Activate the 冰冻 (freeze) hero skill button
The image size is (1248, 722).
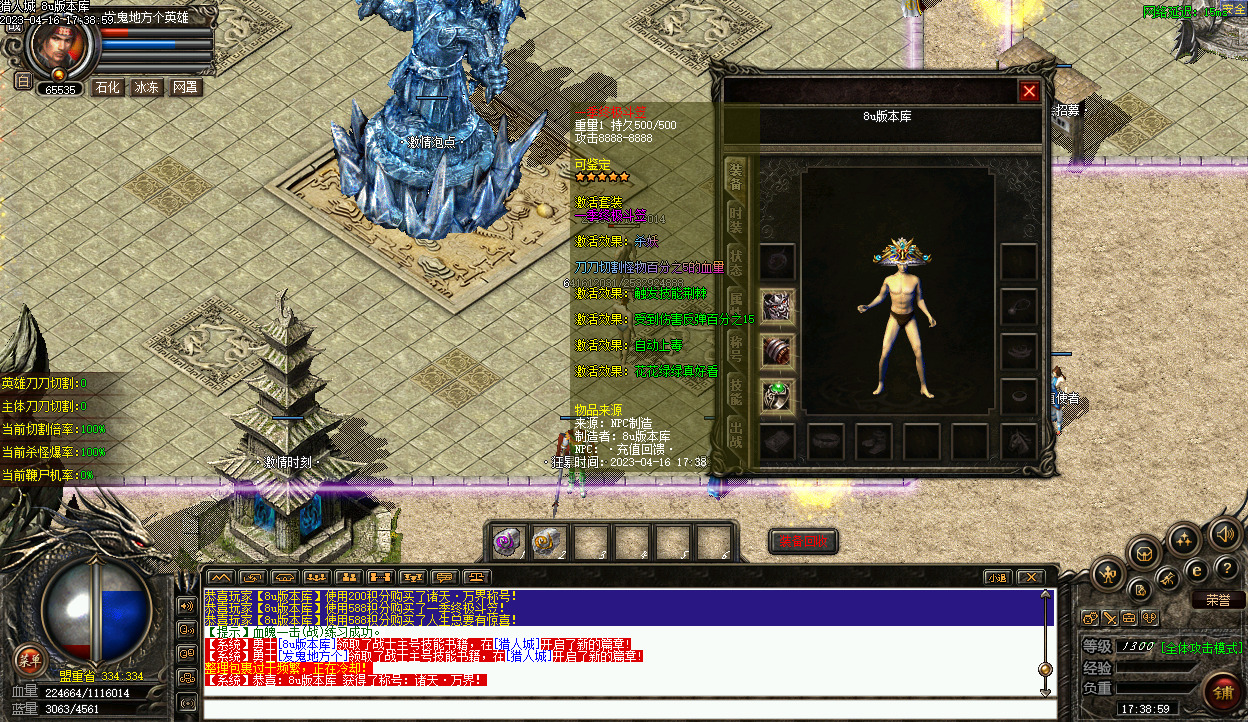[x=146, y=88]
